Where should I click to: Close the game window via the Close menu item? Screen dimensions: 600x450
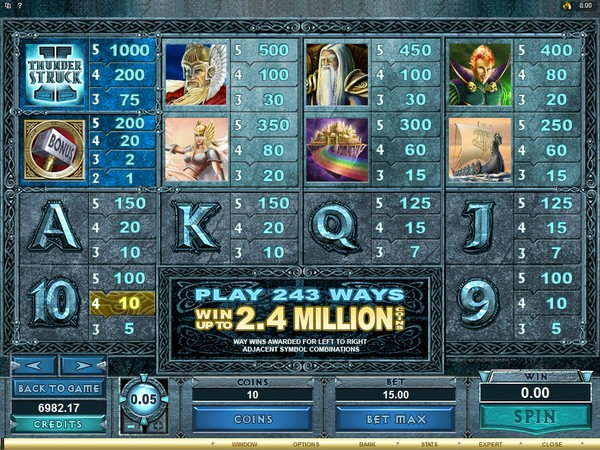(x=553, y=442)
